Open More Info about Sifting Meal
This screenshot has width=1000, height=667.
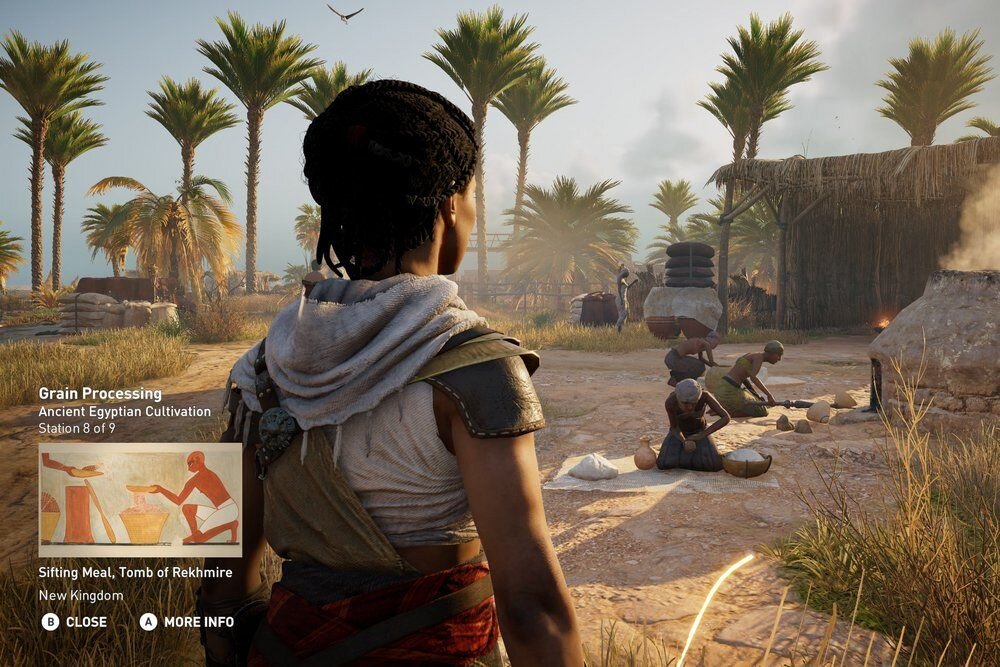tap(187, 622)
